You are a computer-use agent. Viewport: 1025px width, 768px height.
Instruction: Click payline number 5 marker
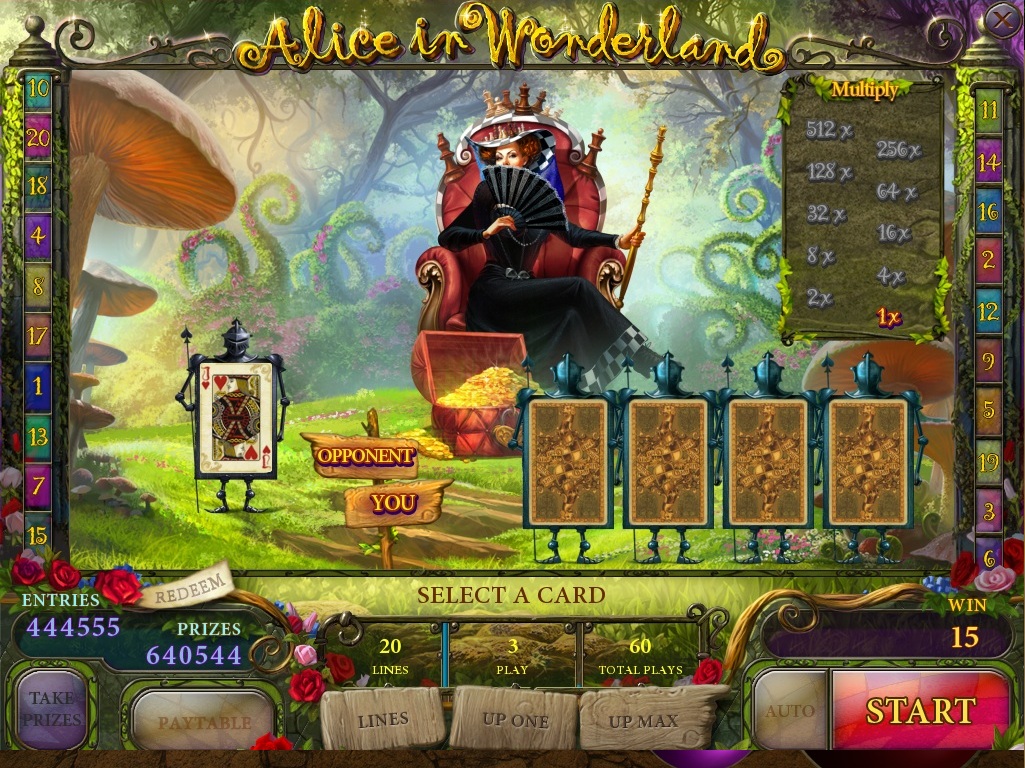tap(988, 411)
